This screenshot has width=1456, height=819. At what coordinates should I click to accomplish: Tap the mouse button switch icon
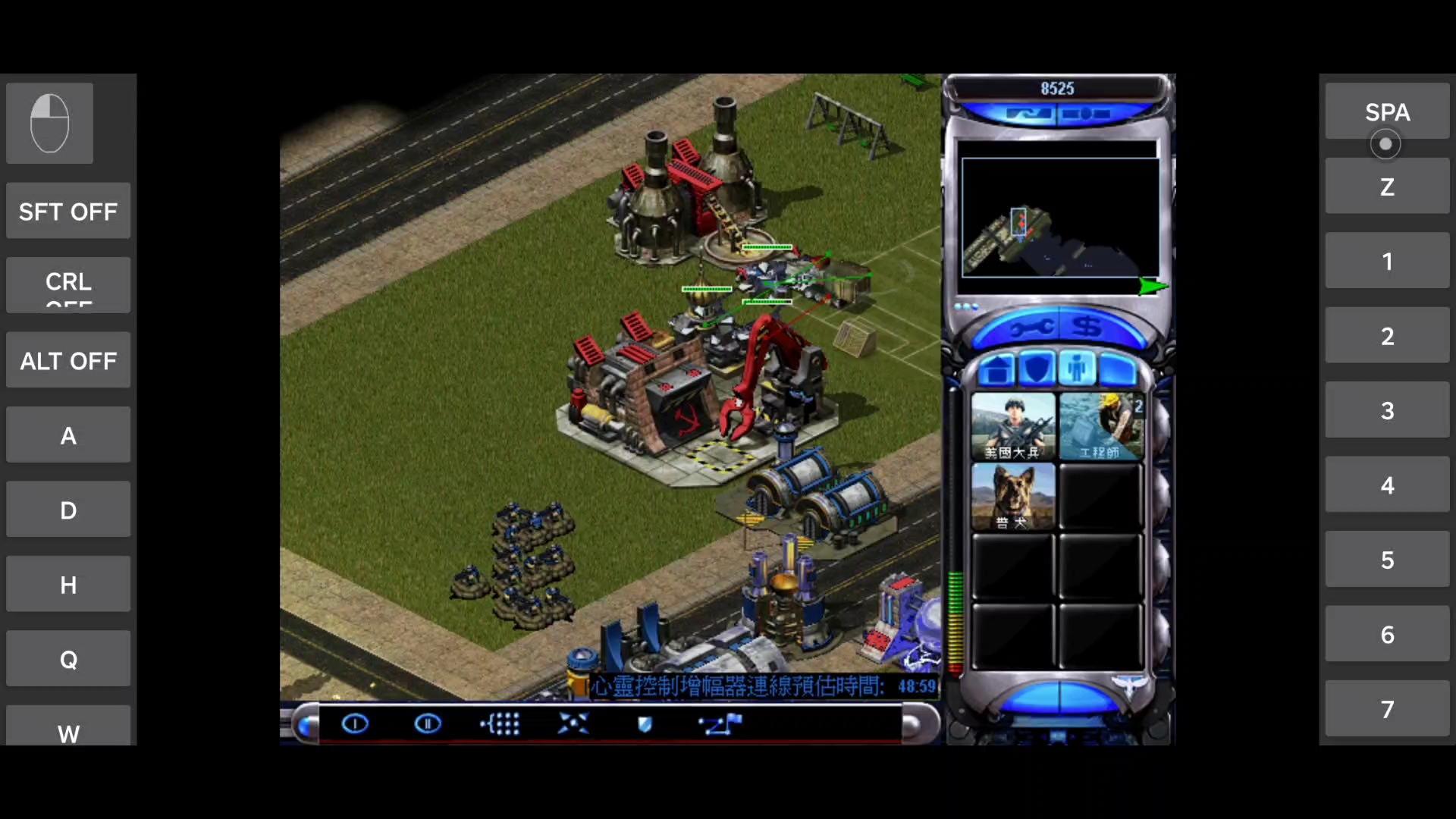50,123
